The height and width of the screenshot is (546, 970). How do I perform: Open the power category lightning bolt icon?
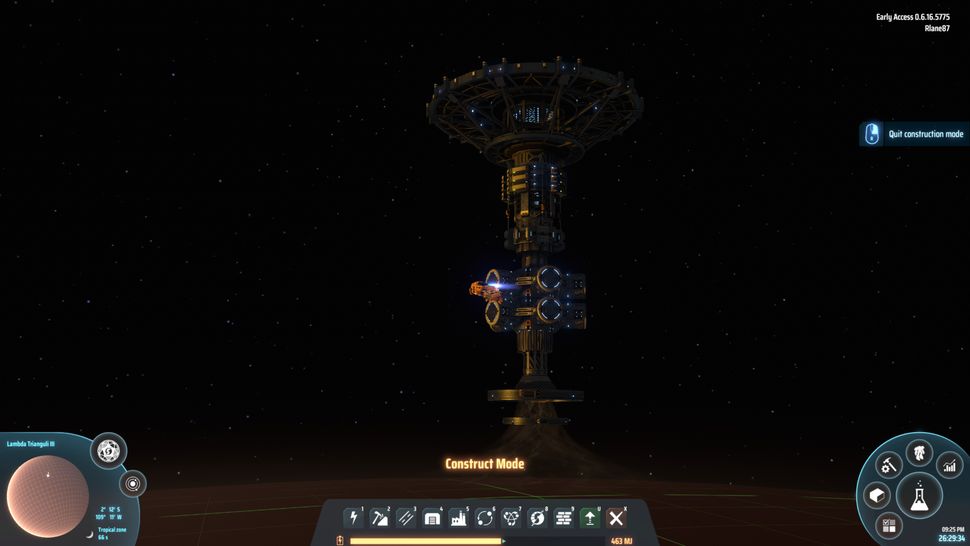point(354,518)
